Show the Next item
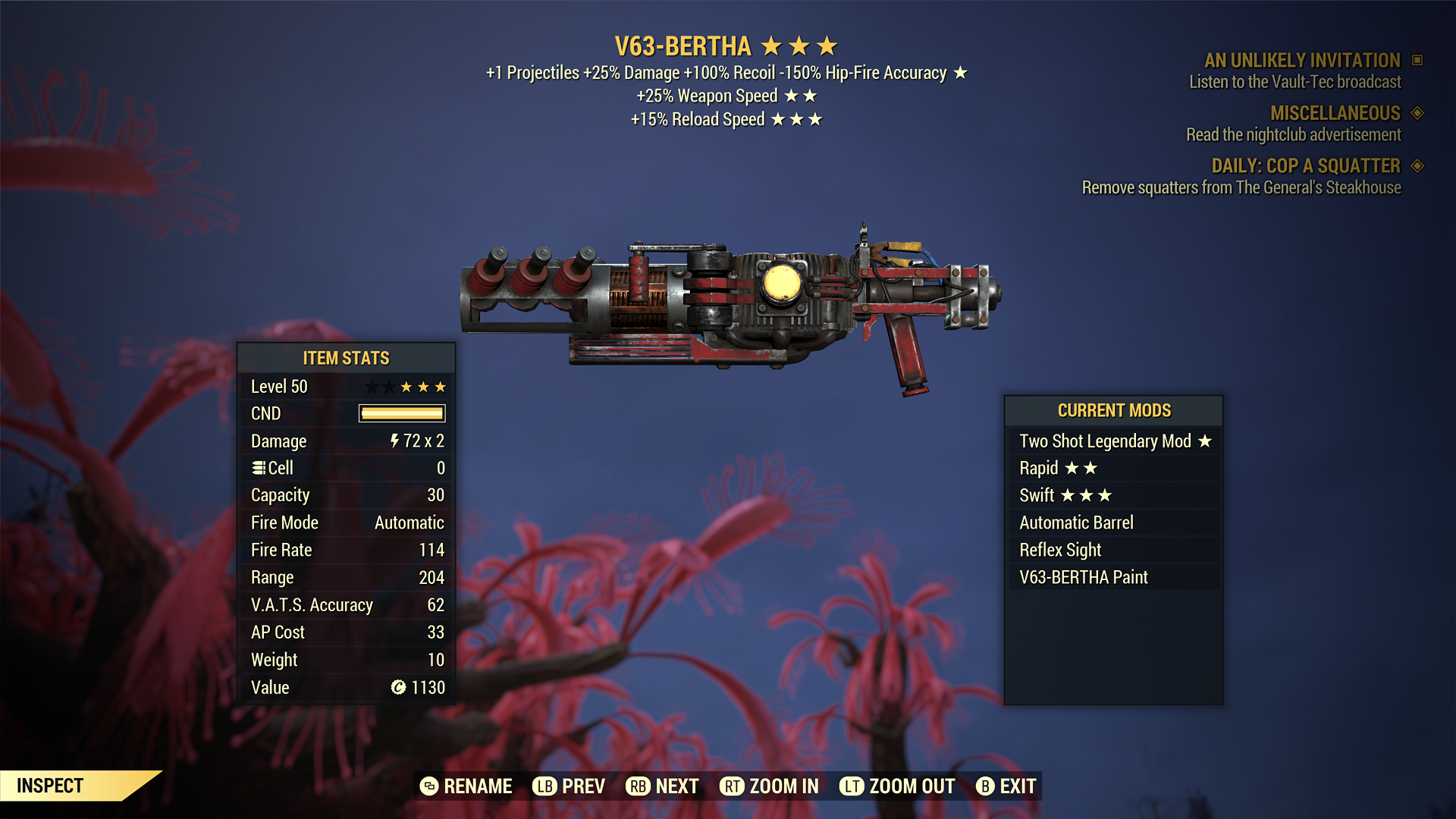The image size is (1456, 819). (662, 786)
